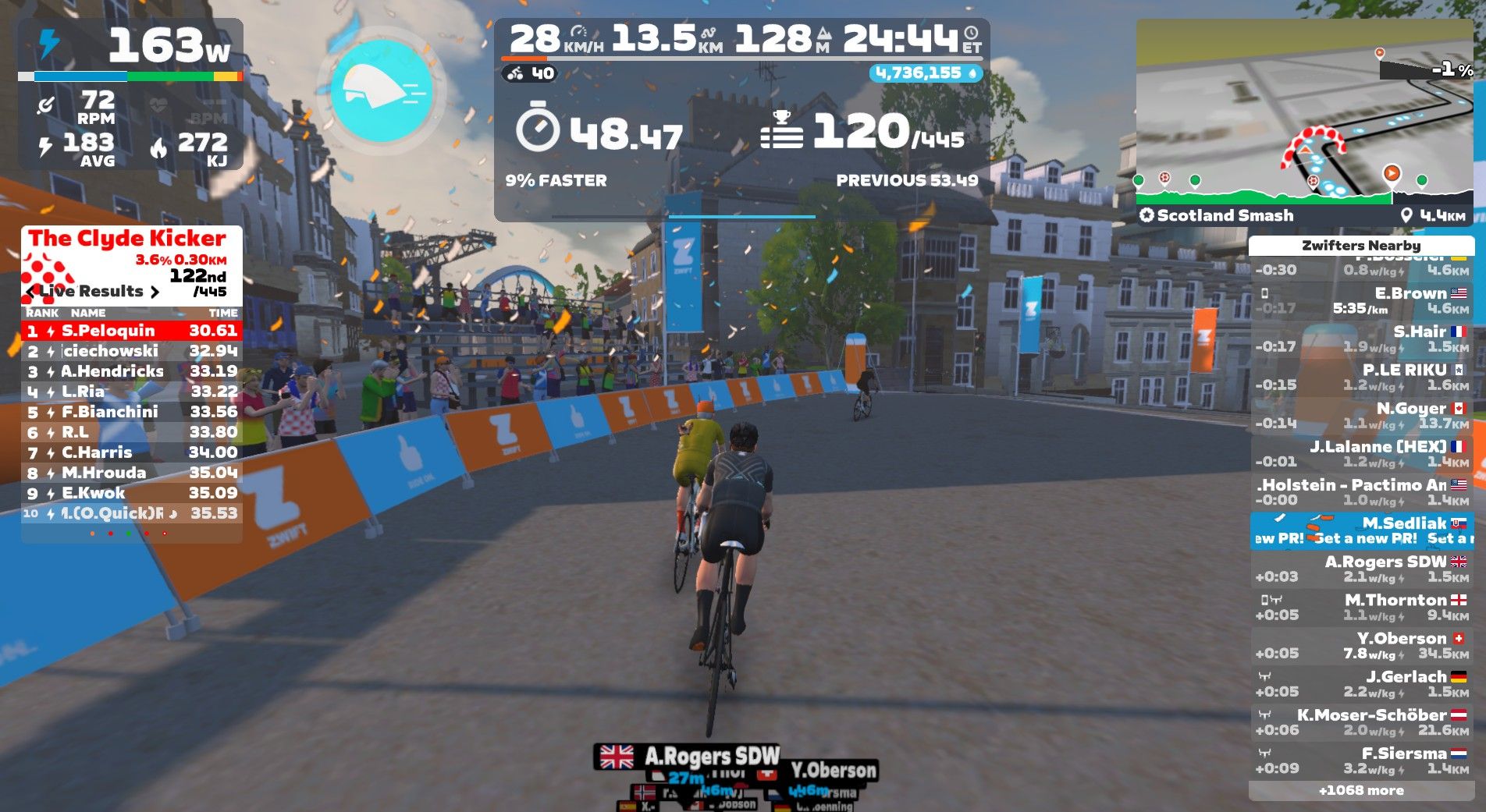This screenshot has height=812, width=1486.
Task: Select J.Gerlach in the nearby riders
Action: coord(1361,684)
